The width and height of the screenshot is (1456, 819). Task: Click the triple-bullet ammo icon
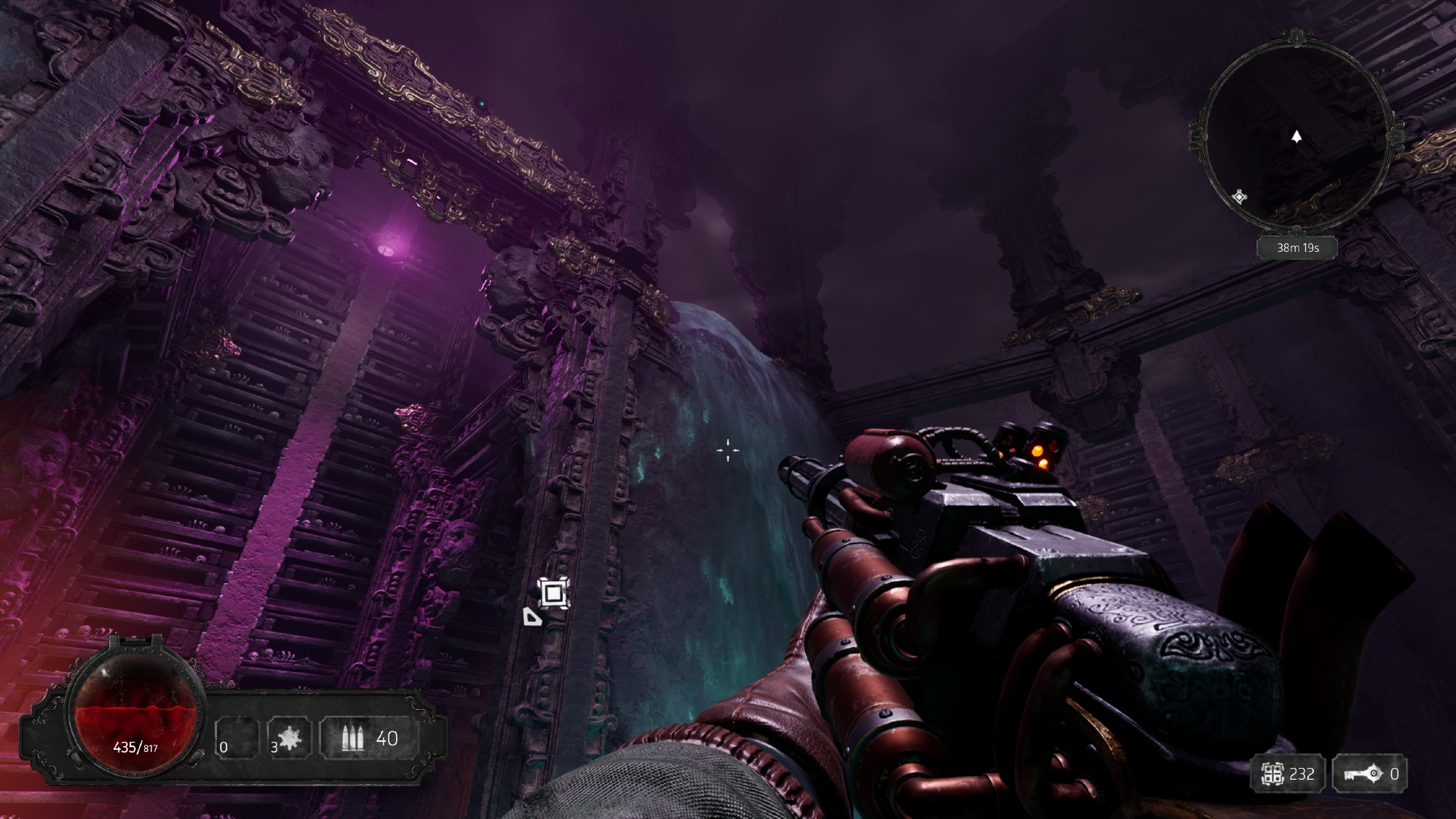352,739
